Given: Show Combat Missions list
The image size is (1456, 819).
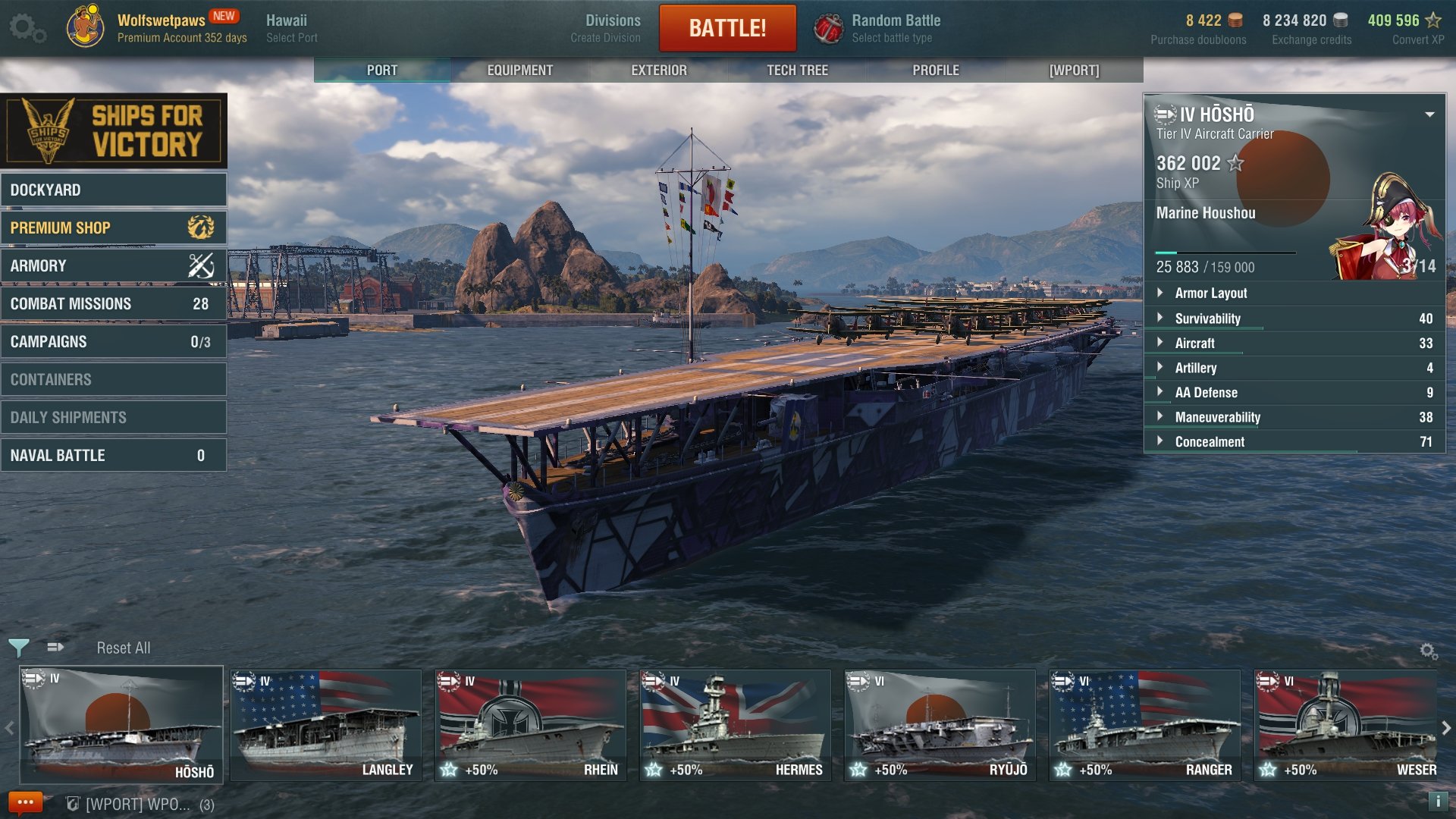Looking at the screenshot, I should pos(114,303).
